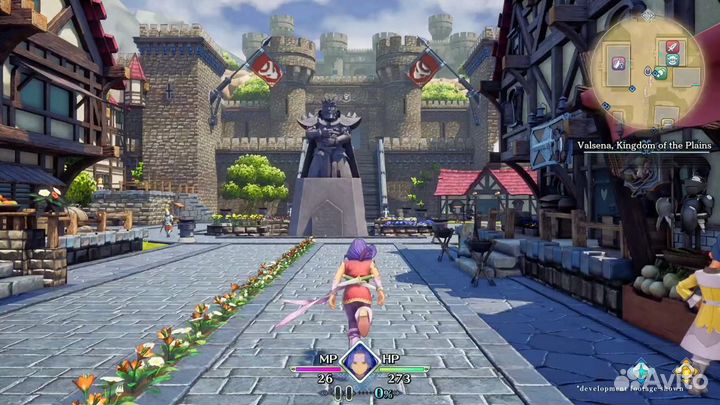Select the red sword weapon shop marker
The height and width of the screenshot is (405, 720).
[672, 46]
